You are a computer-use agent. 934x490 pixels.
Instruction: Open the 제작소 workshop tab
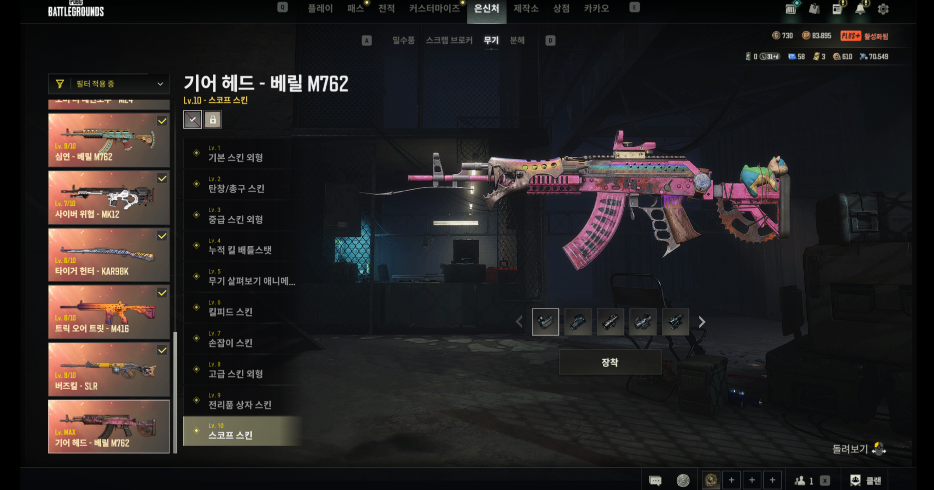pos(526,8)
